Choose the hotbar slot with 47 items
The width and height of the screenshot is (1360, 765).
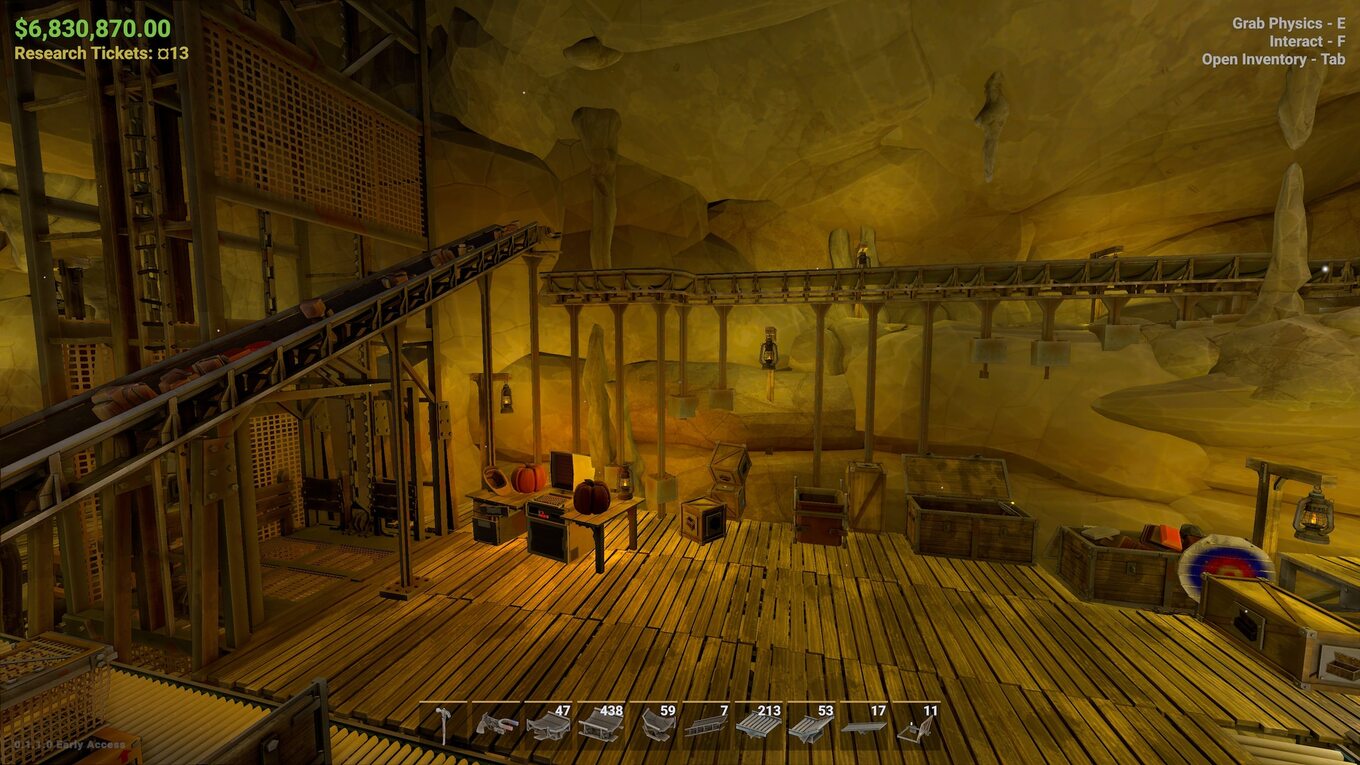click(x=548, y=724)
